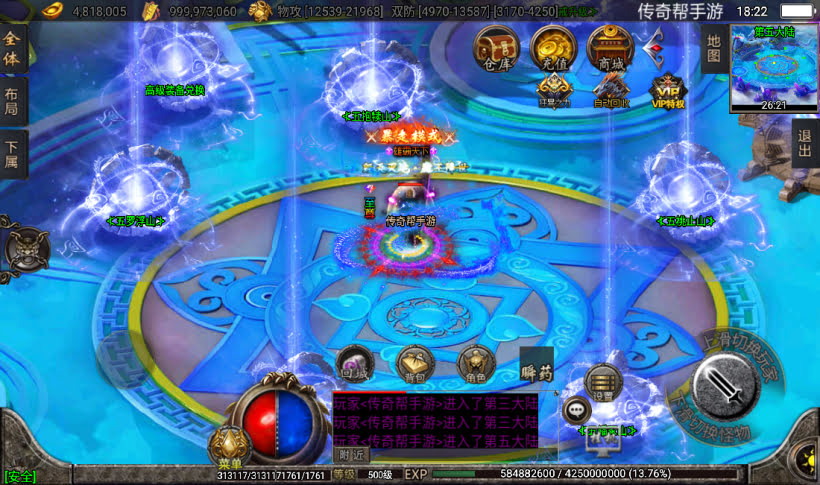820x485 pixels.
Task: Open the 背包 backpack
Action: (415, 365)
